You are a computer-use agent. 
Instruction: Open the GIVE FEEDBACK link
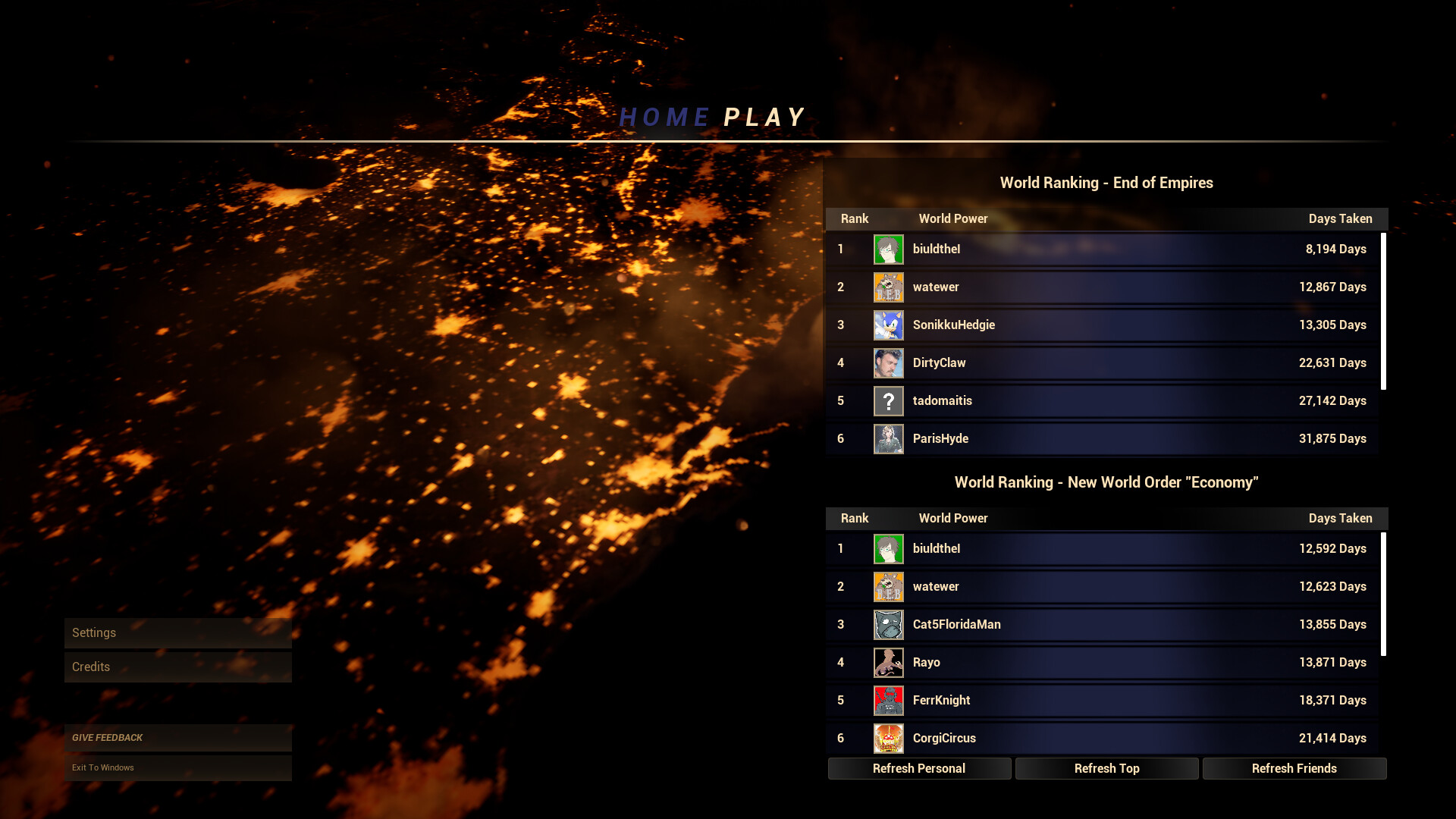pos(177,737)
